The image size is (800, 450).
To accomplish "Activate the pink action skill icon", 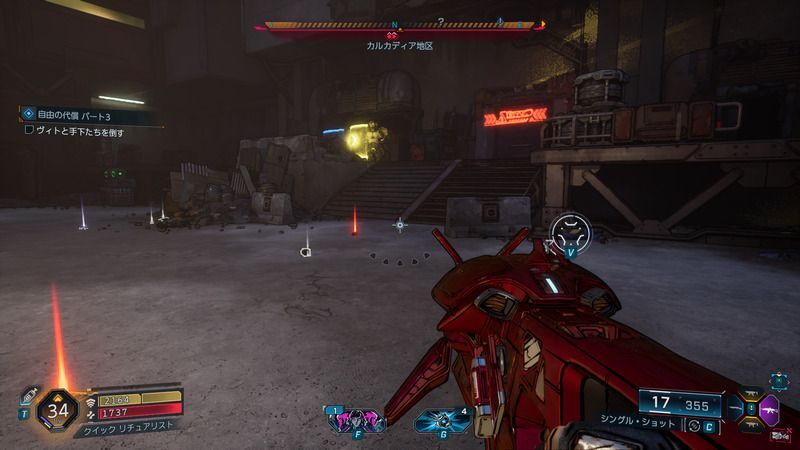I will pos(356,419).
